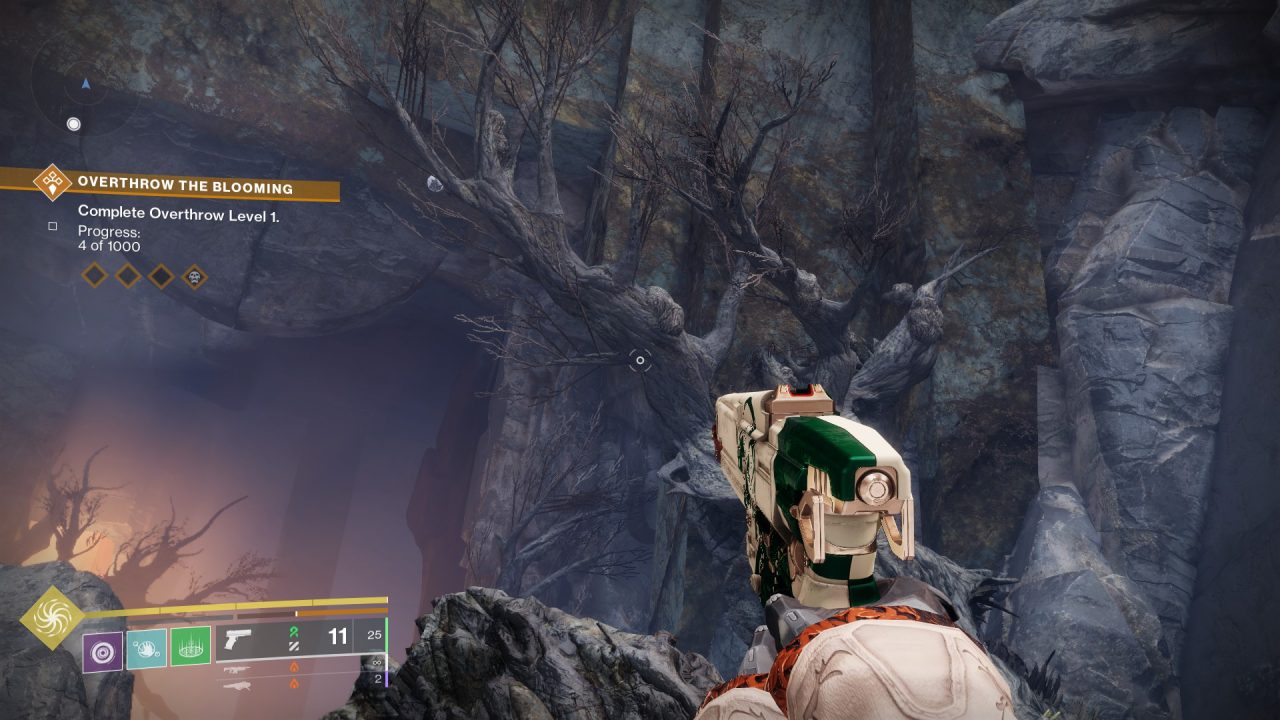1280x720 pixels.
Task: Activate the golden Super ability diamond
Action: 52,618
